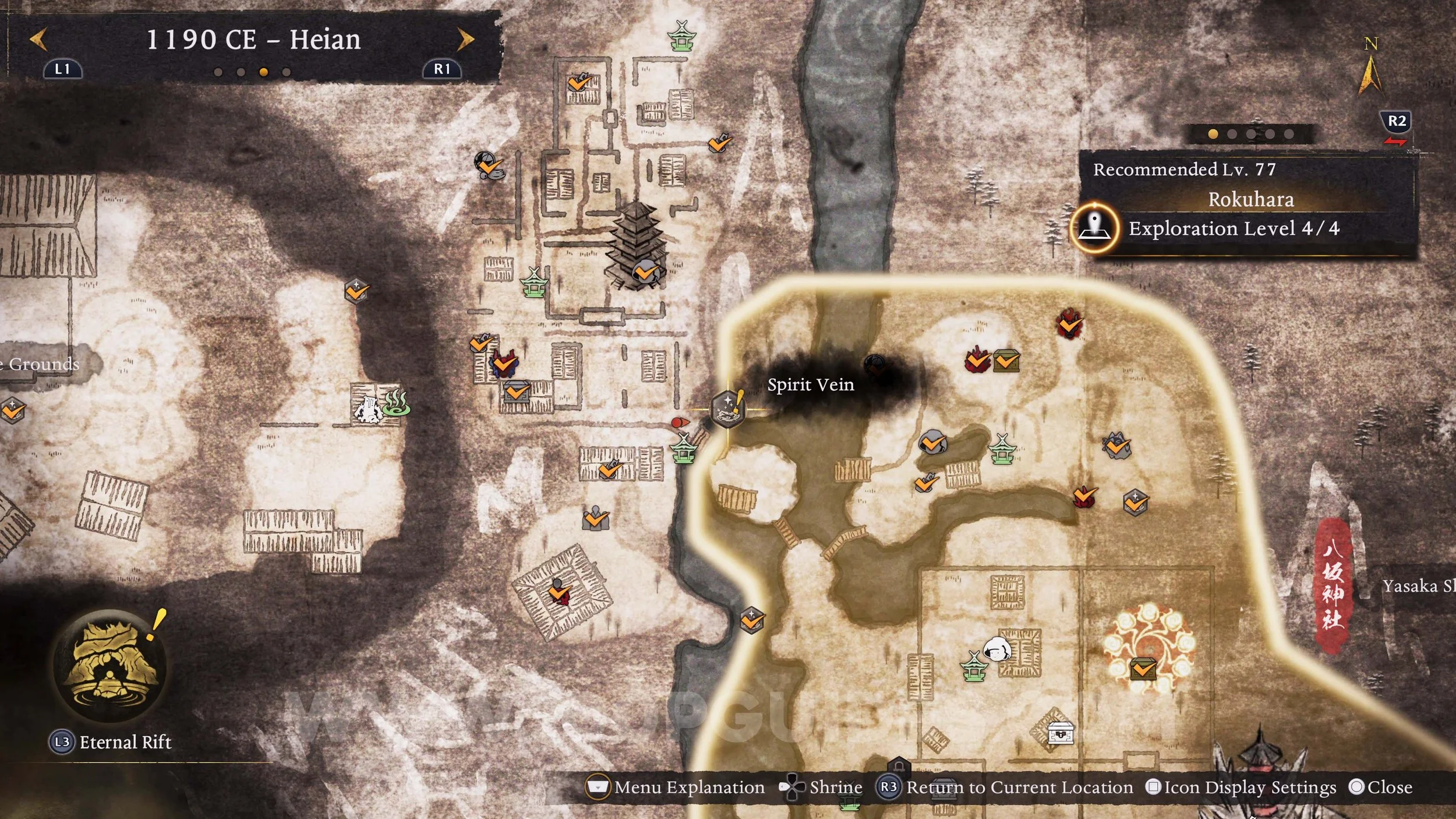1456x819 pixels.
Task: Open Icon Display Settings
Action: (1241, 788)
